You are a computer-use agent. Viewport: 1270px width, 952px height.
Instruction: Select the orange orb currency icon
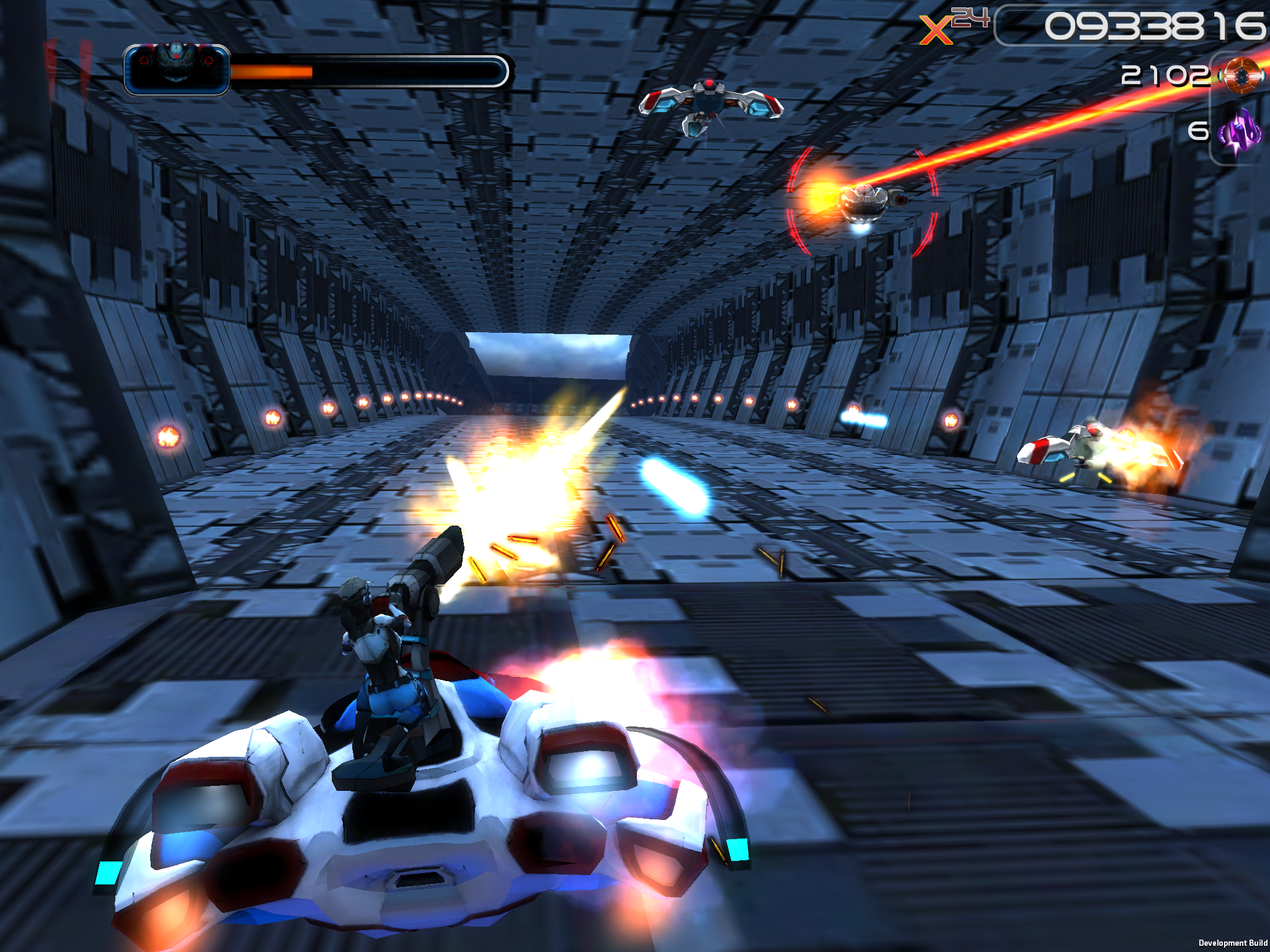click(1241, 76)
